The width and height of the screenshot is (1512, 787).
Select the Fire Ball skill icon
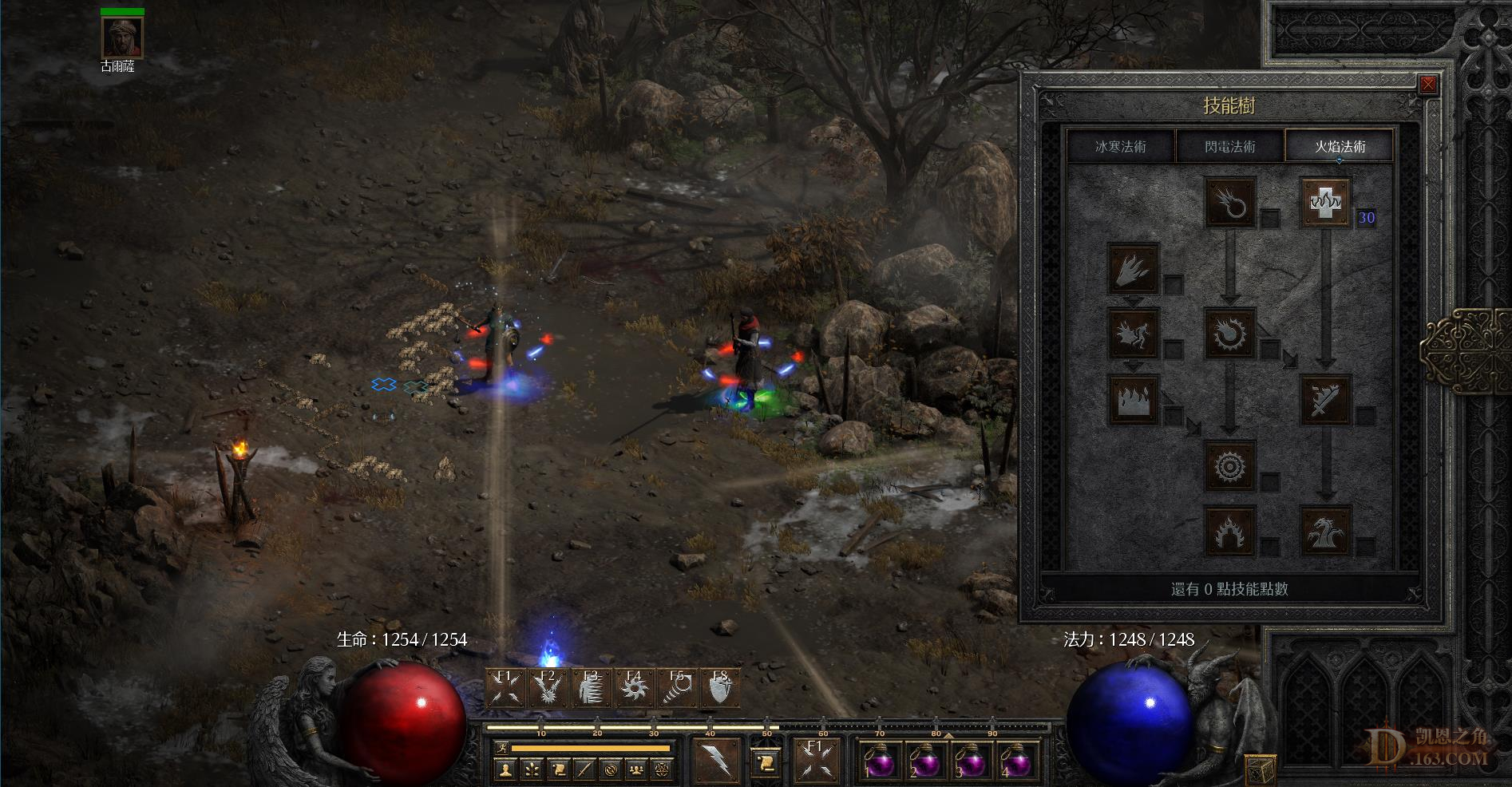1230,334
